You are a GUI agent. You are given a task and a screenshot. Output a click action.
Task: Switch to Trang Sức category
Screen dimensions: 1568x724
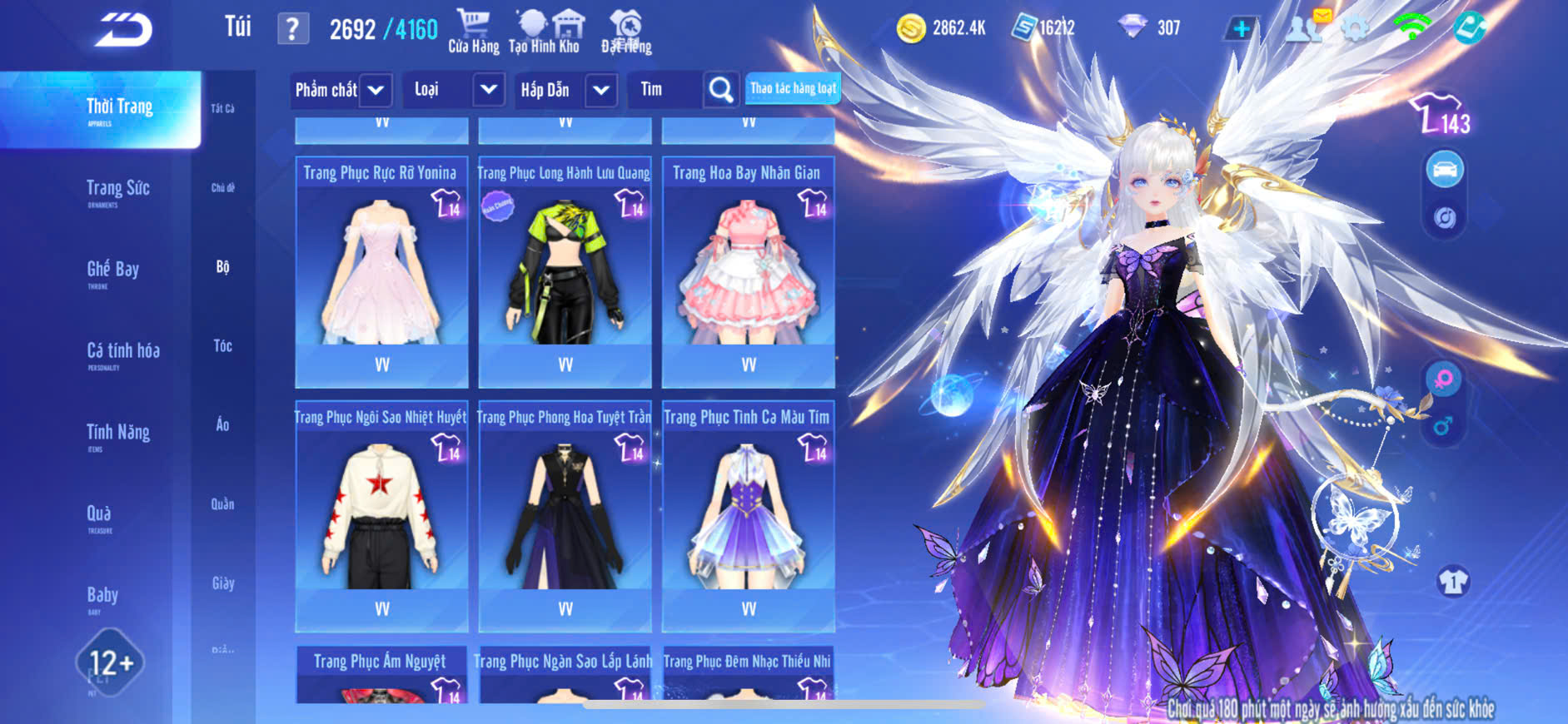(x=117, y=190)
